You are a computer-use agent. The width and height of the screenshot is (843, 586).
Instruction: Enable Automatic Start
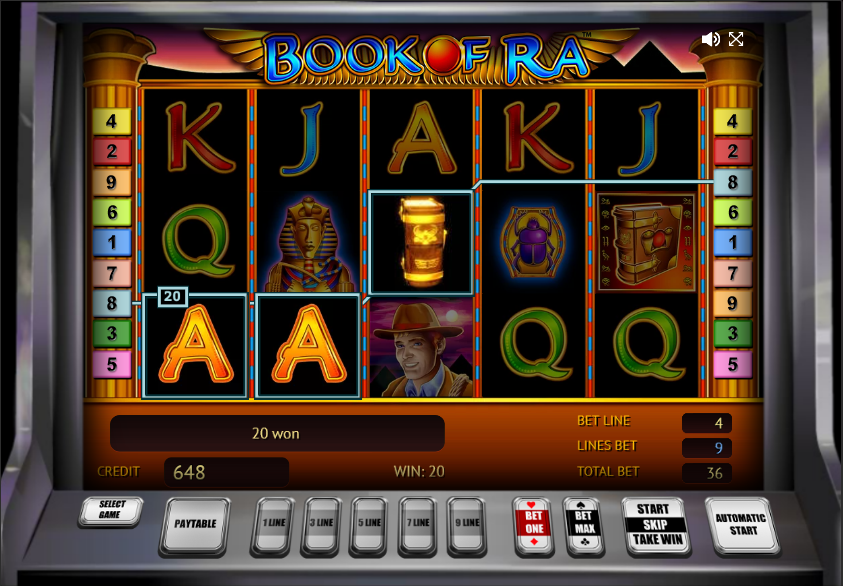741,524
